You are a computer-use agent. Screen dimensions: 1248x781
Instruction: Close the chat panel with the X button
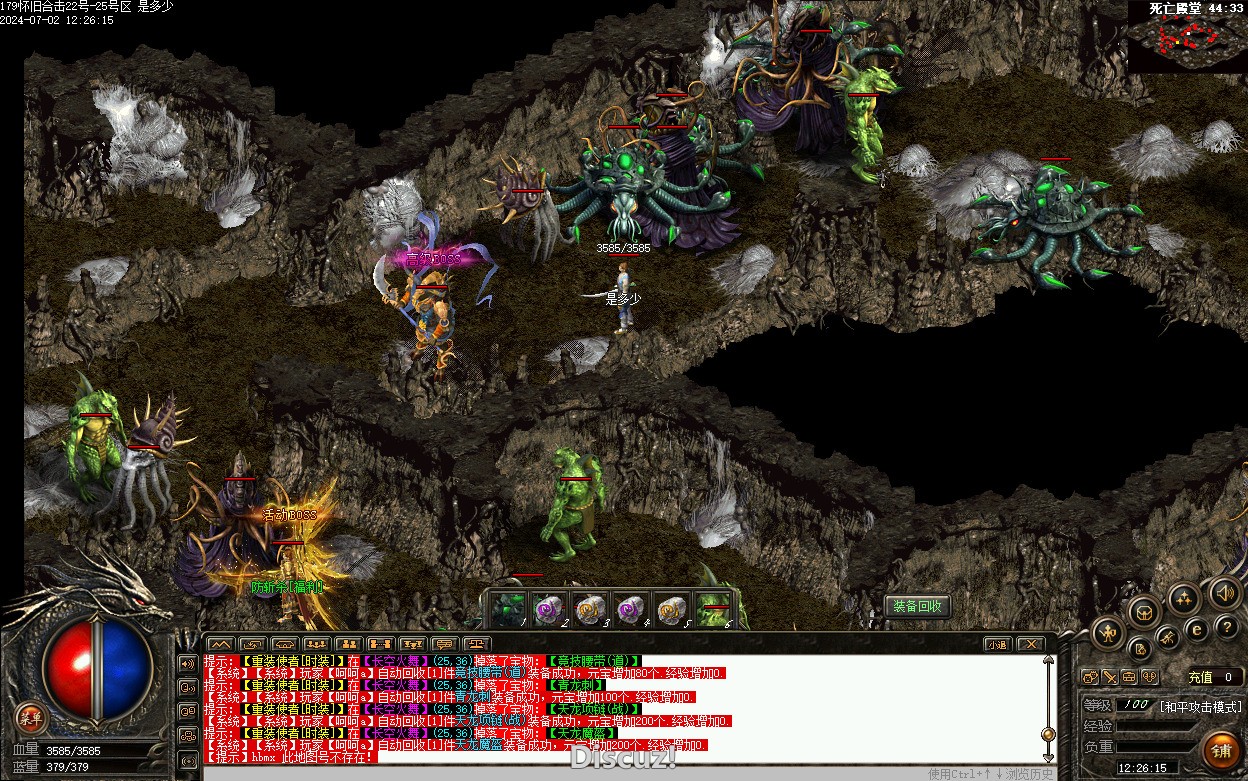tap(1030, 644)
